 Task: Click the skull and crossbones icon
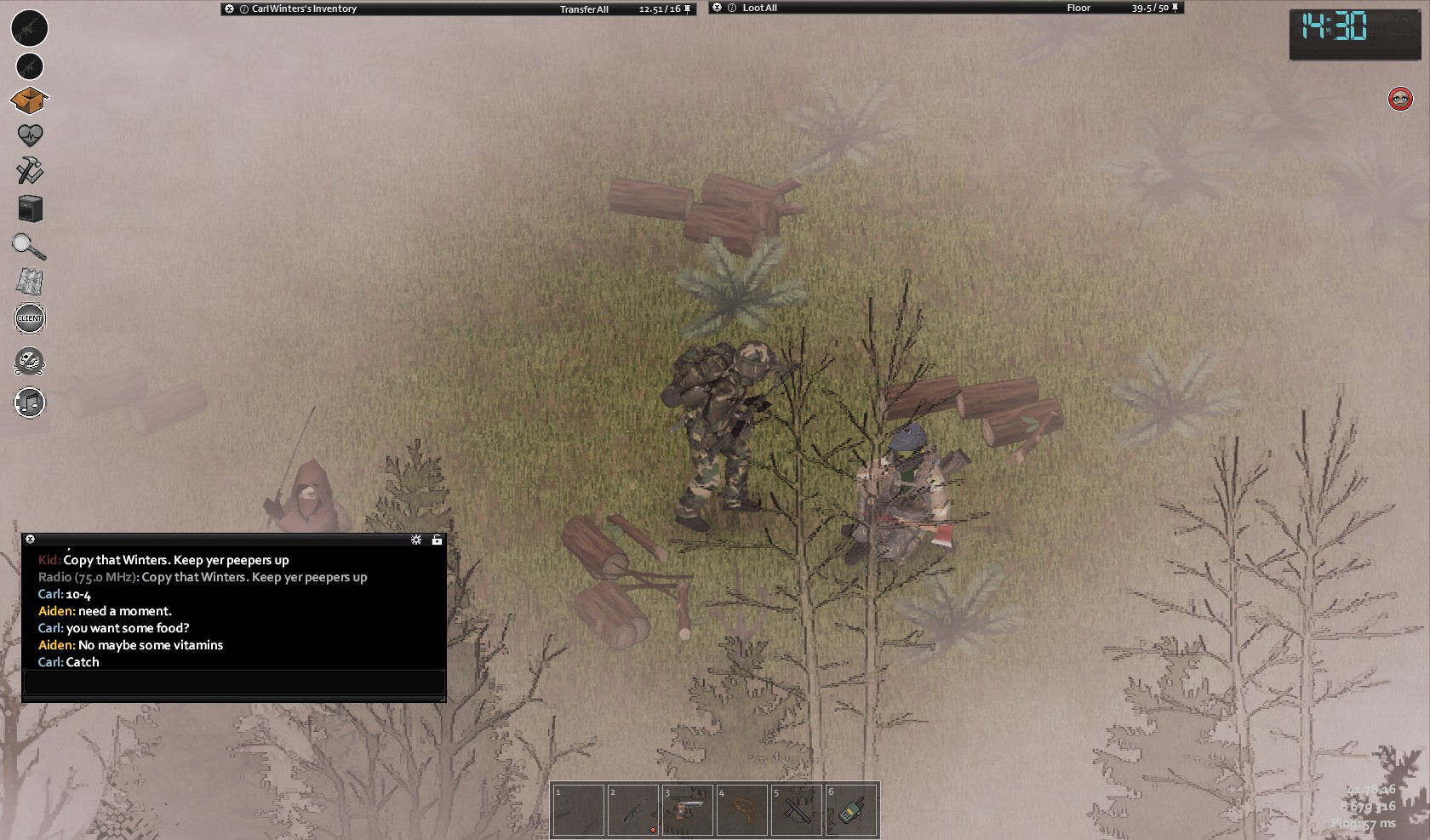pos(30,362)
